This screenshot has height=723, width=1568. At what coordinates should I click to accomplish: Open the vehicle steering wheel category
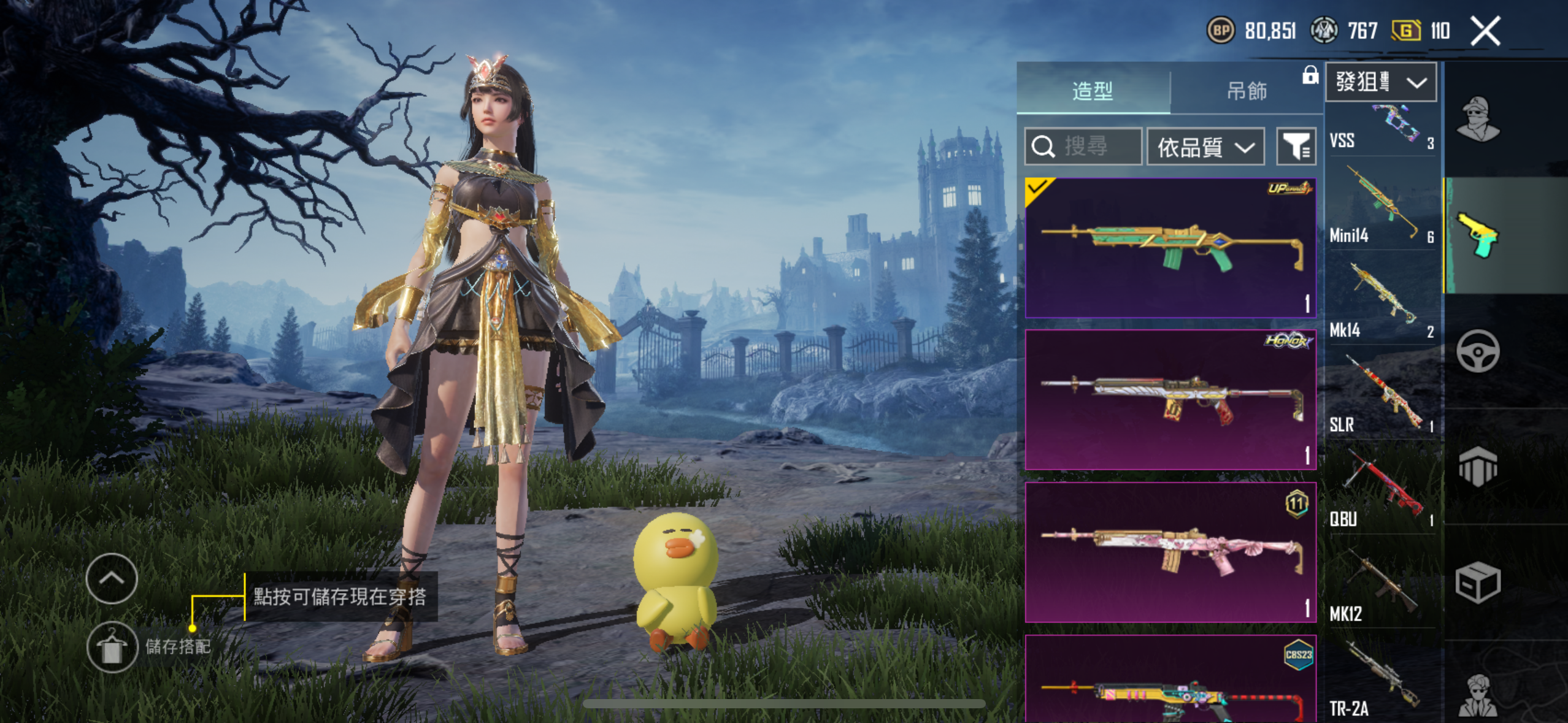[x=1478, y=351]
